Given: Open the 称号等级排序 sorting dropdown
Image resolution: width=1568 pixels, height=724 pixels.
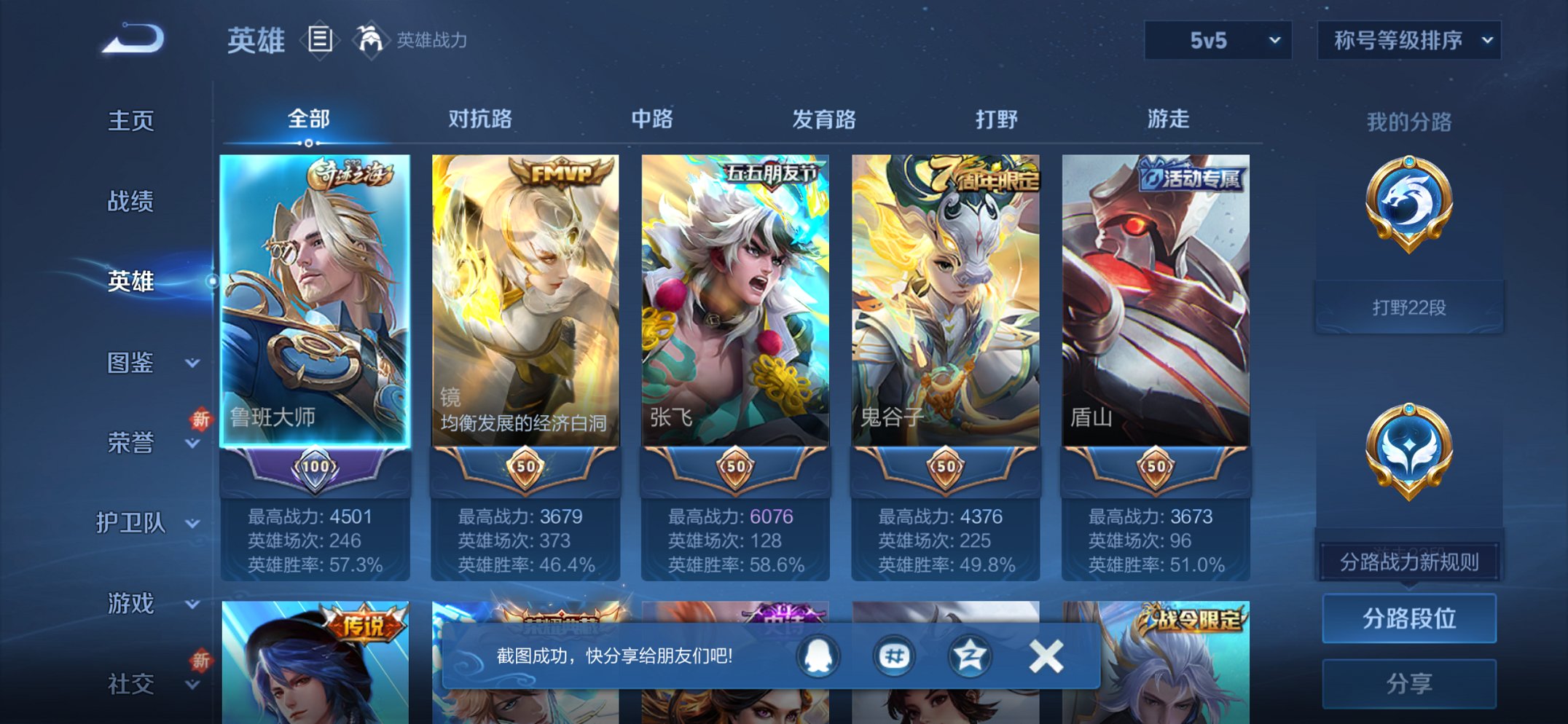Looking at the screenshot, I should click(x=1408, y=42).
